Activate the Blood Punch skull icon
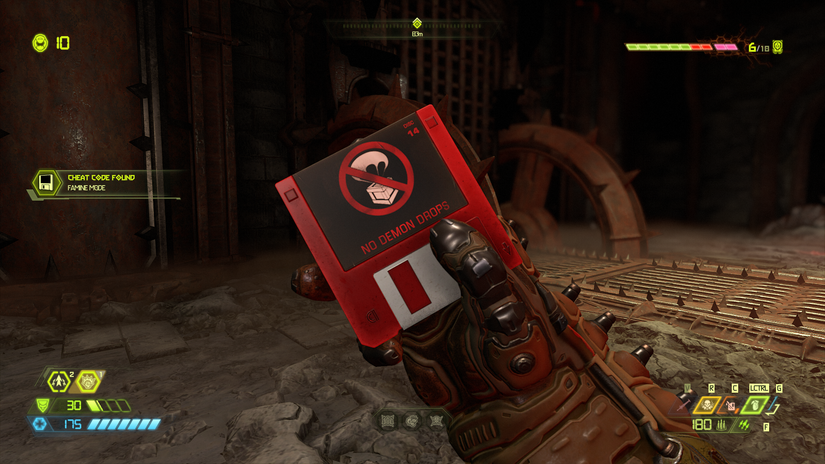 tap(708, 405)
